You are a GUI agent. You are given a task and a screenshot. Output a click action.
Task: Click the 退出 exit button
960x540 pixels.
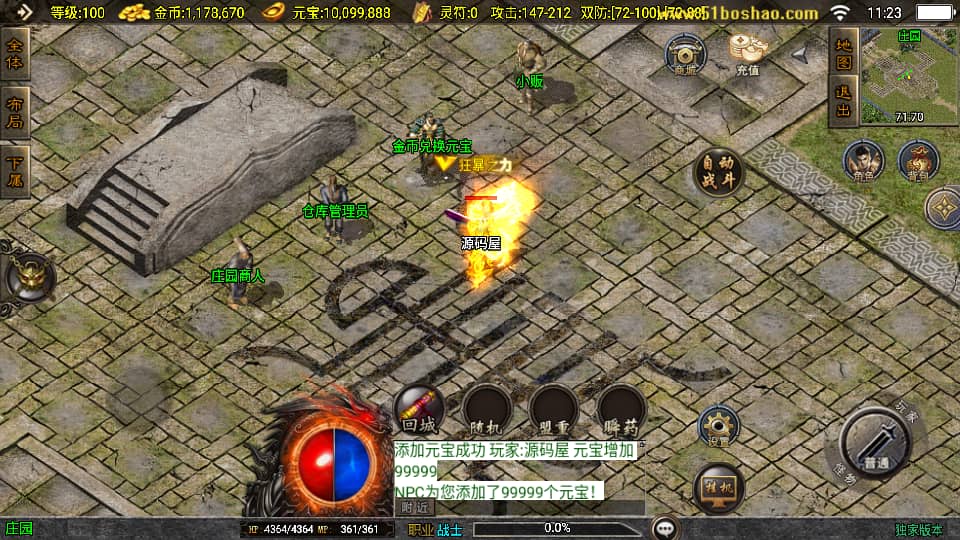(843, 101)
